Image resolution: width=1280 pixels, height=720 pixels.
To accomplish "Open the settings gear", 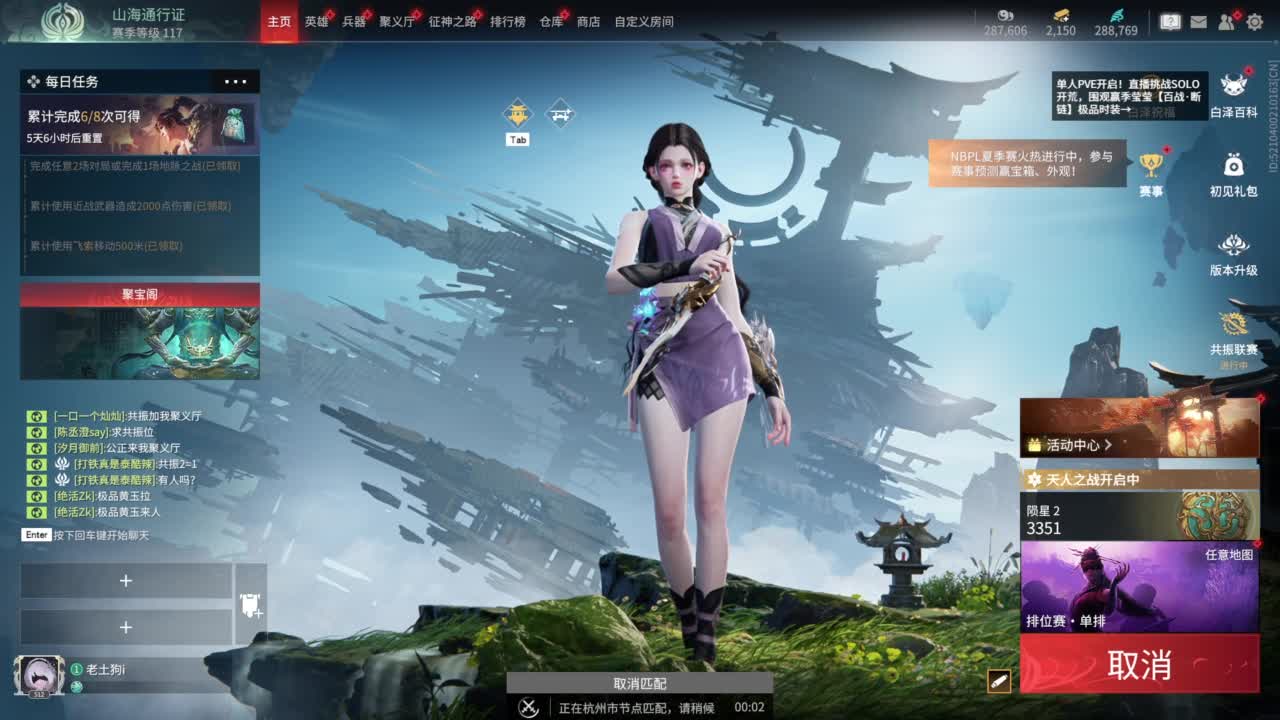I will click(x=1255, y=19).
